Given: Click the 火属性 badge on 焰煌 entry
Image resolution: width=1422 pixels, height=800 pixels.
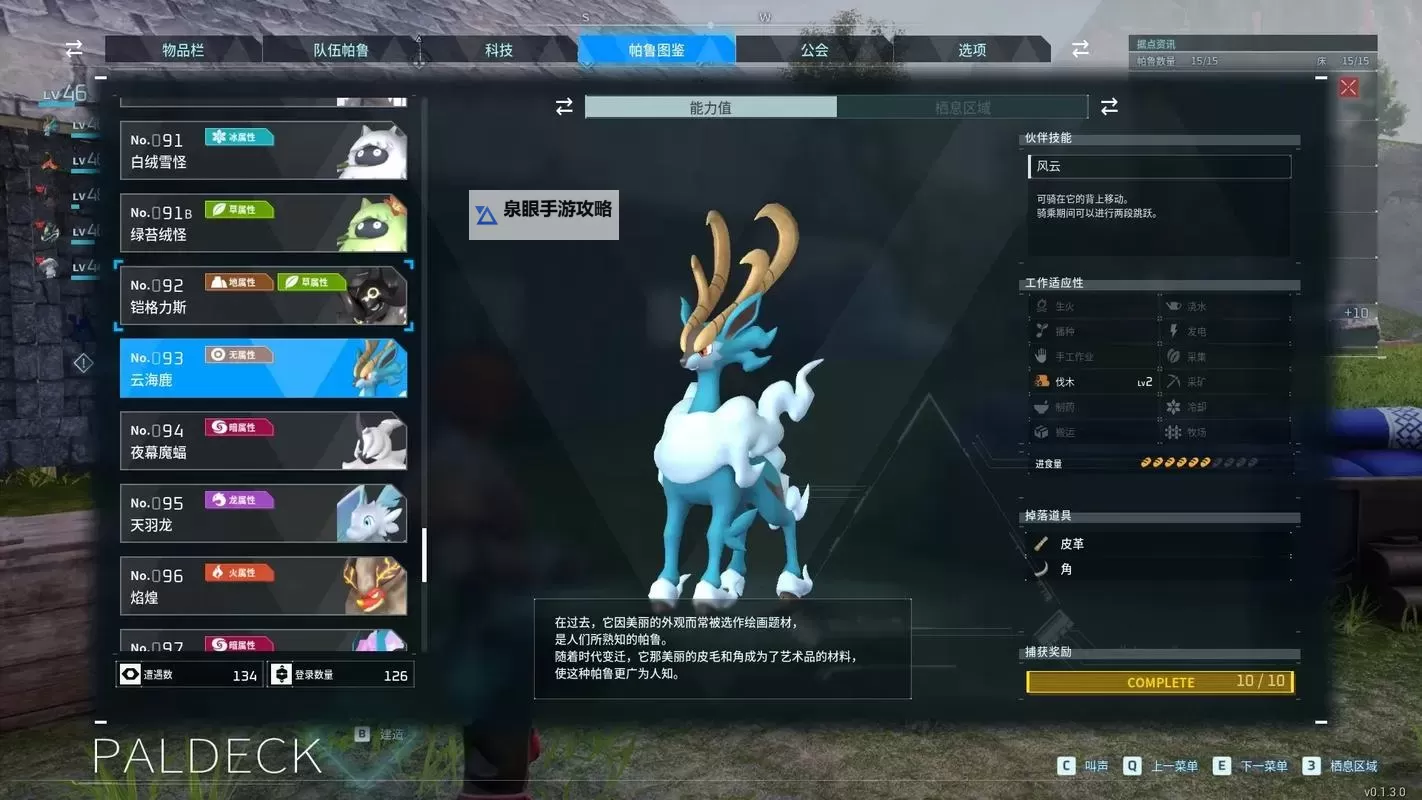Looking at the screenshot, I should tap(237, 572).
